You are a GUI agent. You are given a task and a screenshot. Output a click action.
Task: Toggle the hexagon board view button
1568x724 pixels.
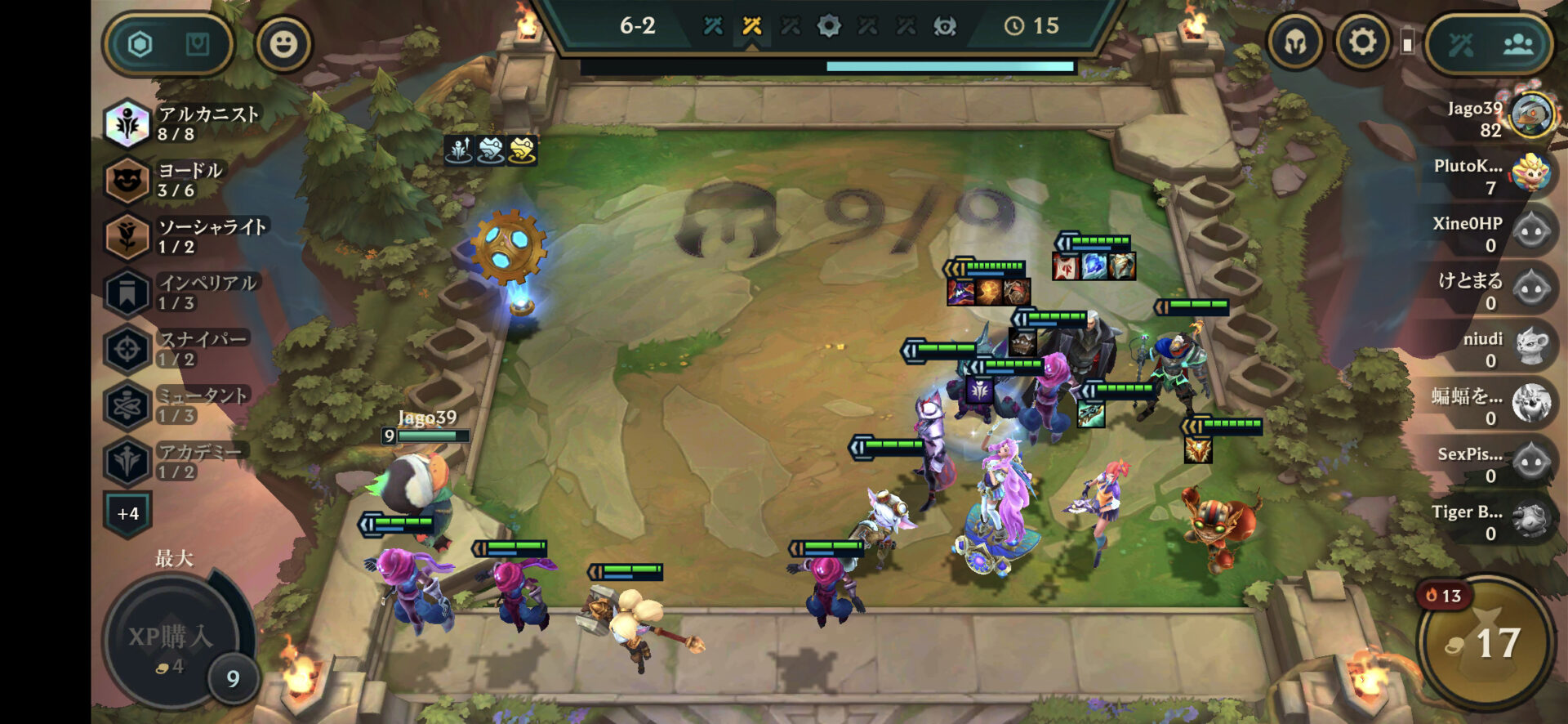click(x=140, y=44)
